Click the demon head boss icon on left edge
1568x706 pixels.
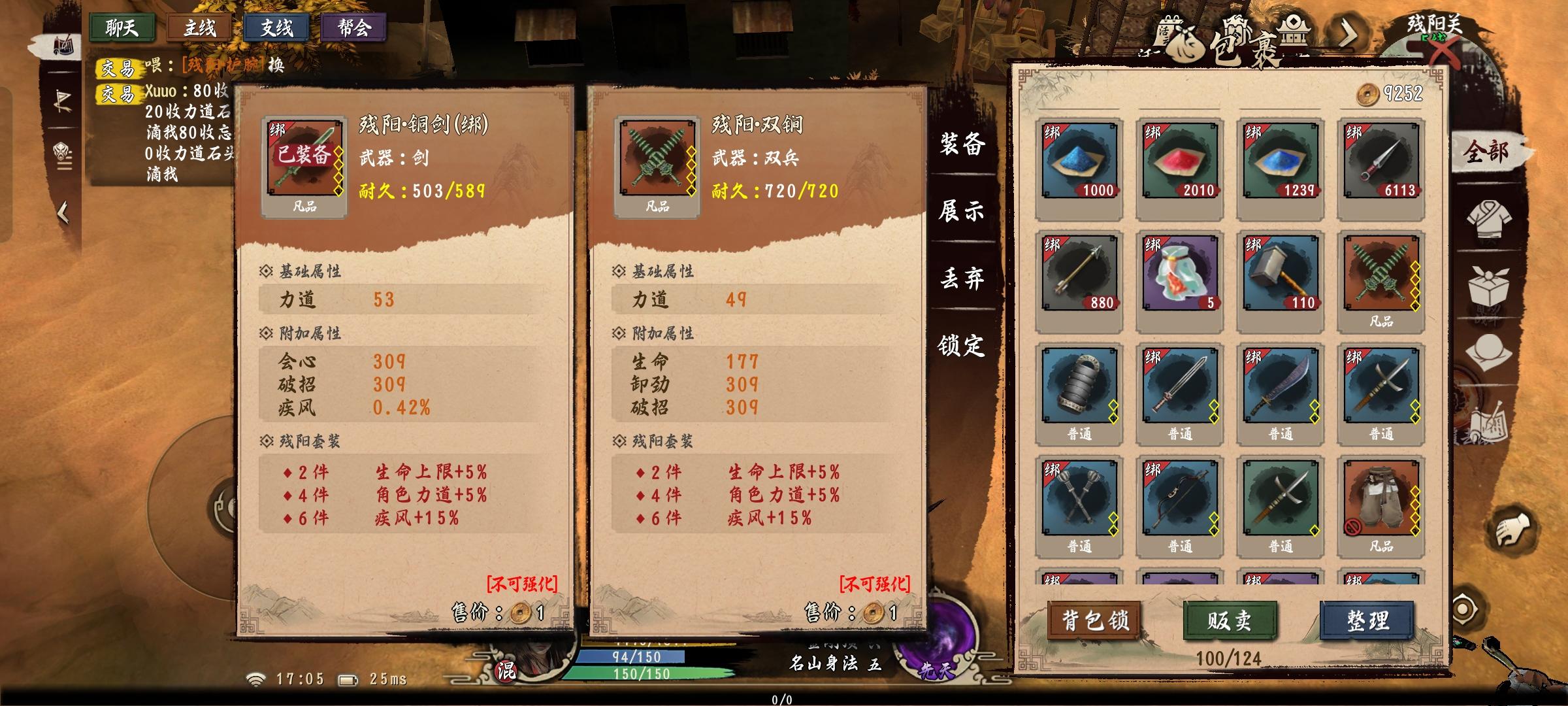pos(62,152)
